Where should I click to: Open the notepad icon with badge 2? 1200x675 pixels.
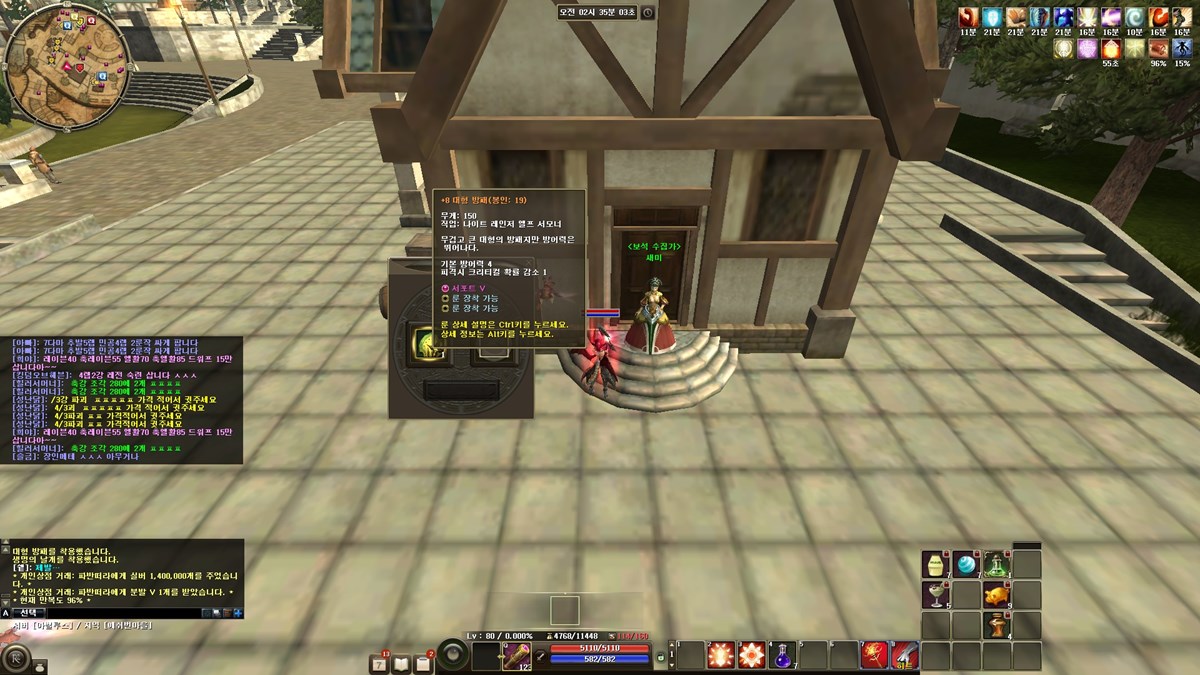point(424,663)
